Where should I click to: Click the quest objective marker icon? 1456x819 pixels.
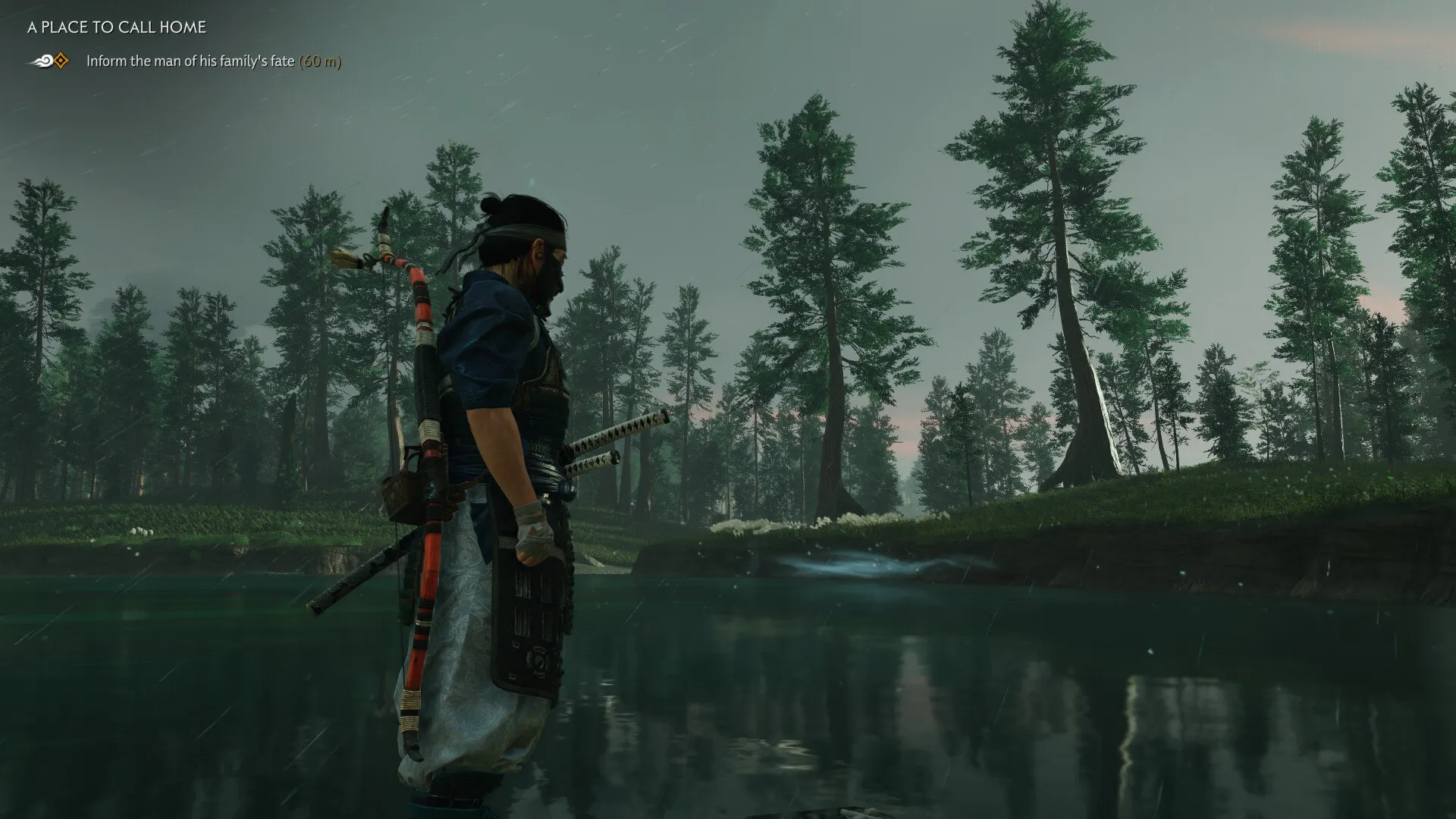[51, 61]
